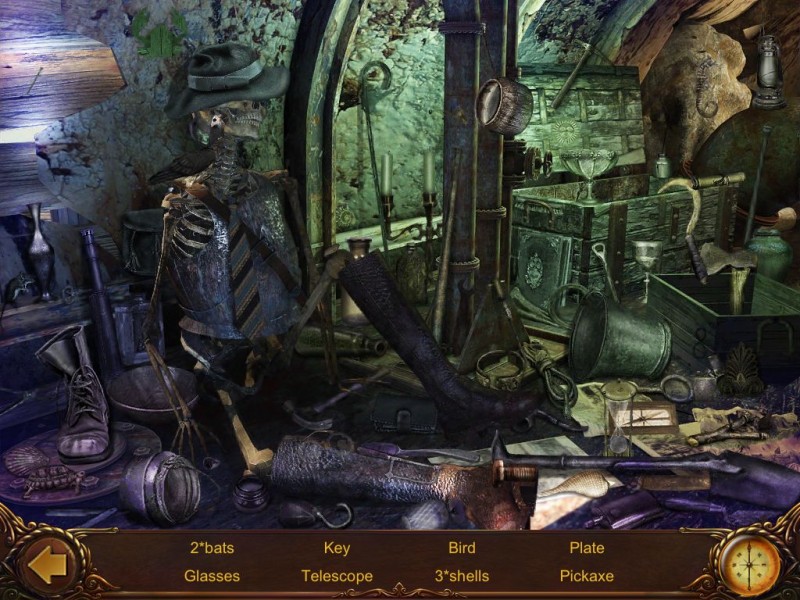Select "Telescope" in the item list
Screen dimensions: 800x600
click(x=337, y=576)
